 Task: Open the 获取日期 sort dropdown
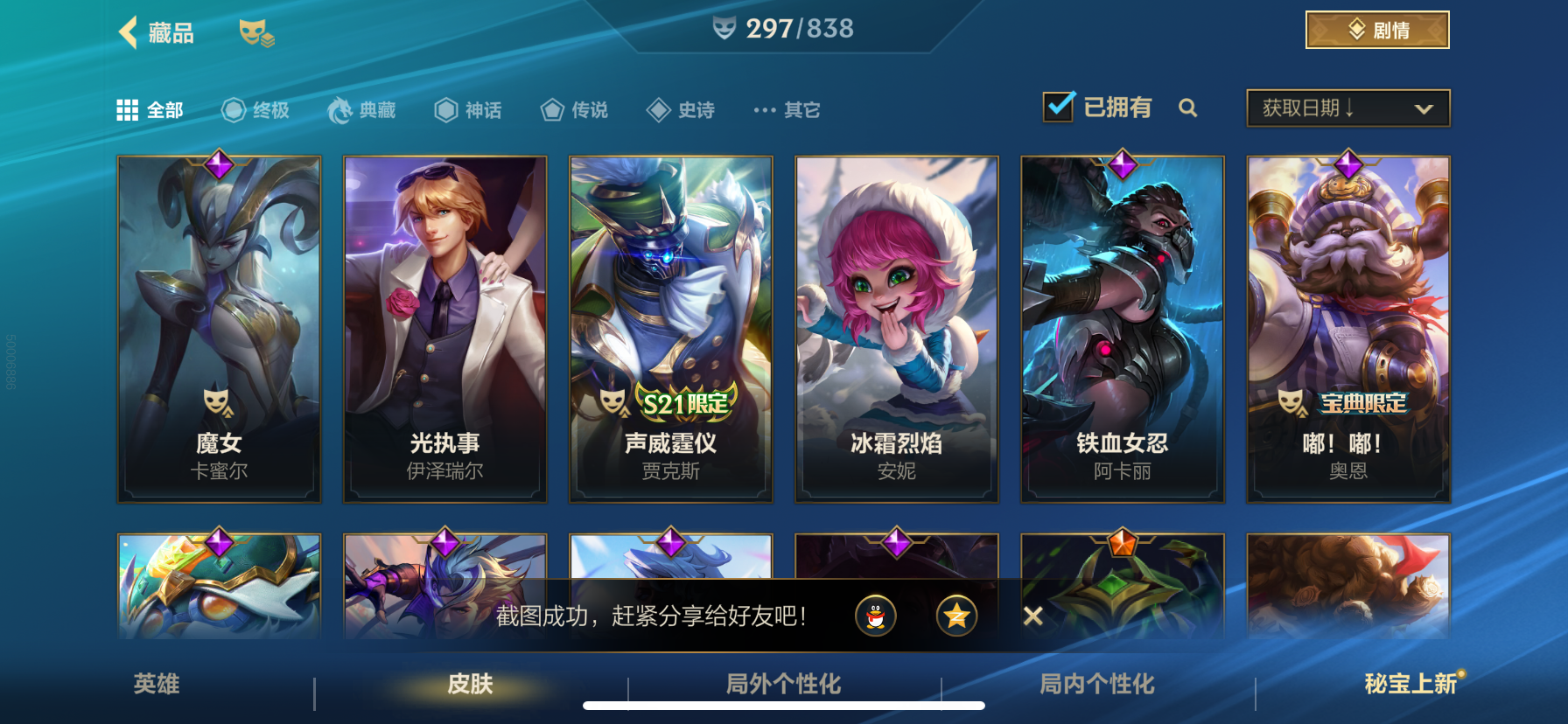pos(1347,108)
